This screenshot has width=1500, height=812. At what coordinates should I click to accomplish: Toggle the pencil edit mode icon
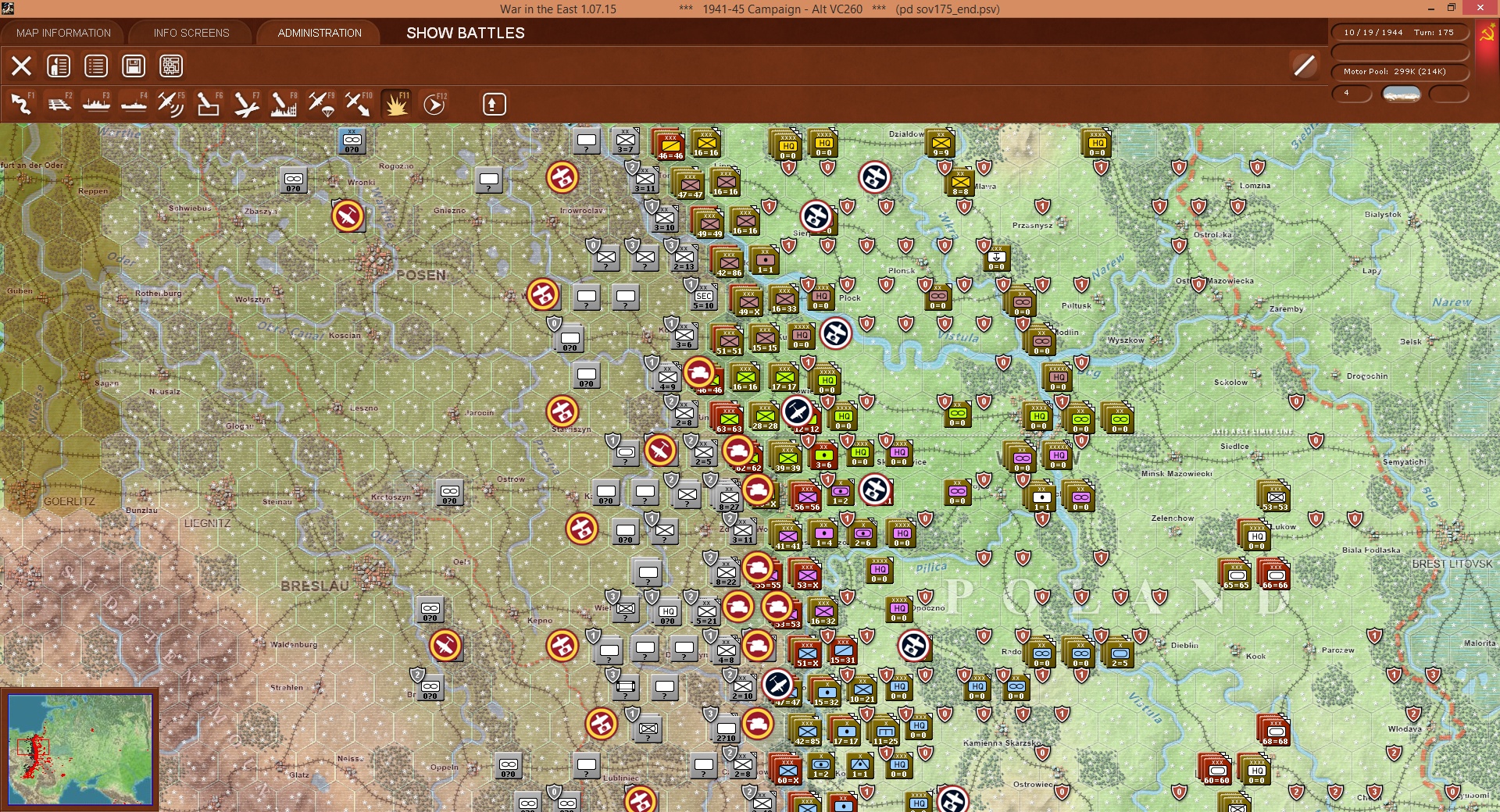[x=1303, y=66]
